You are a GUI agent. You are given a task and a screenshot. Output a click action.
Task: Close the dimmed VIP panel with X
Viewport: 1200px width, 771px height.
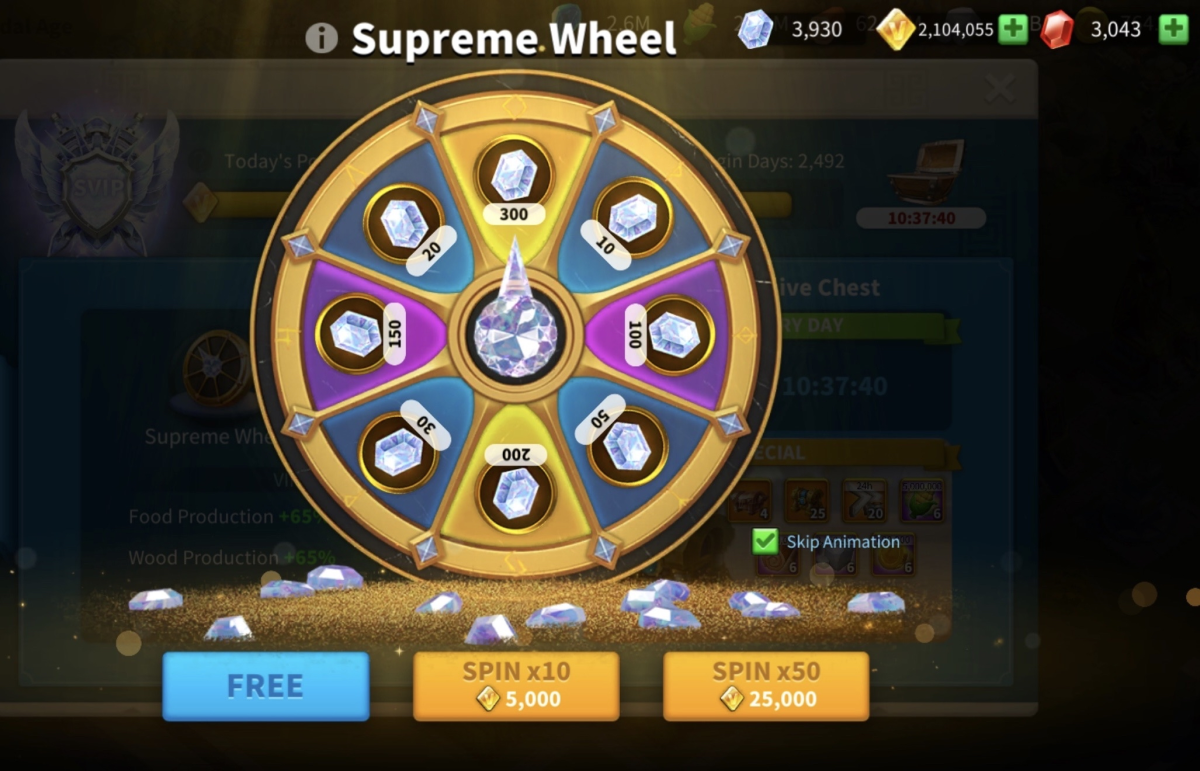pos(1000,89)
